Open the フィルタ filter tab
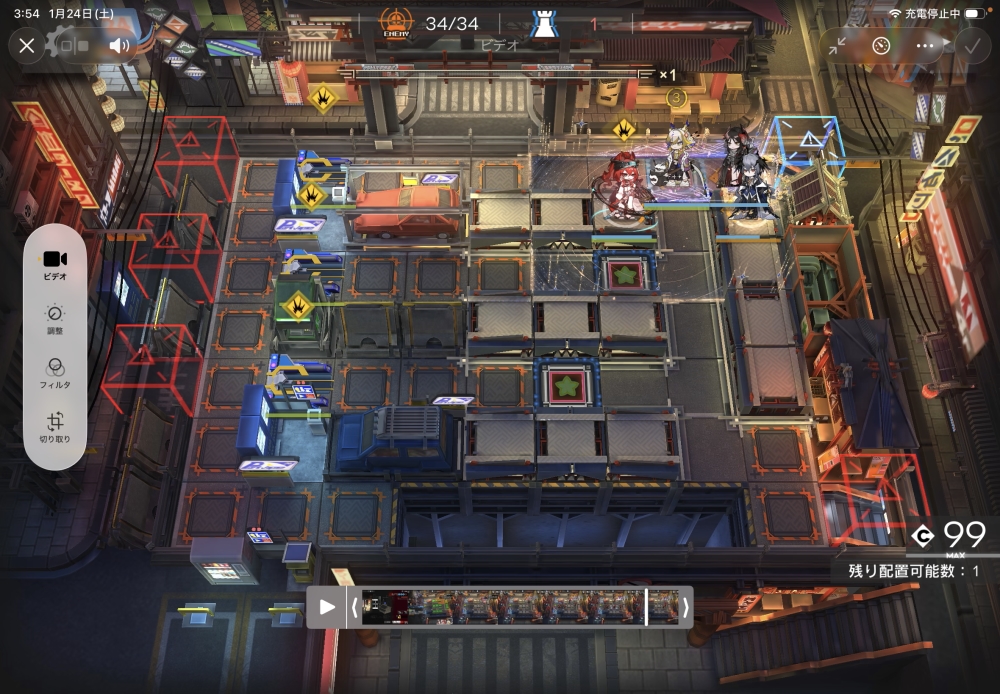Screen dimensions: 1000x694 [55, 373]
